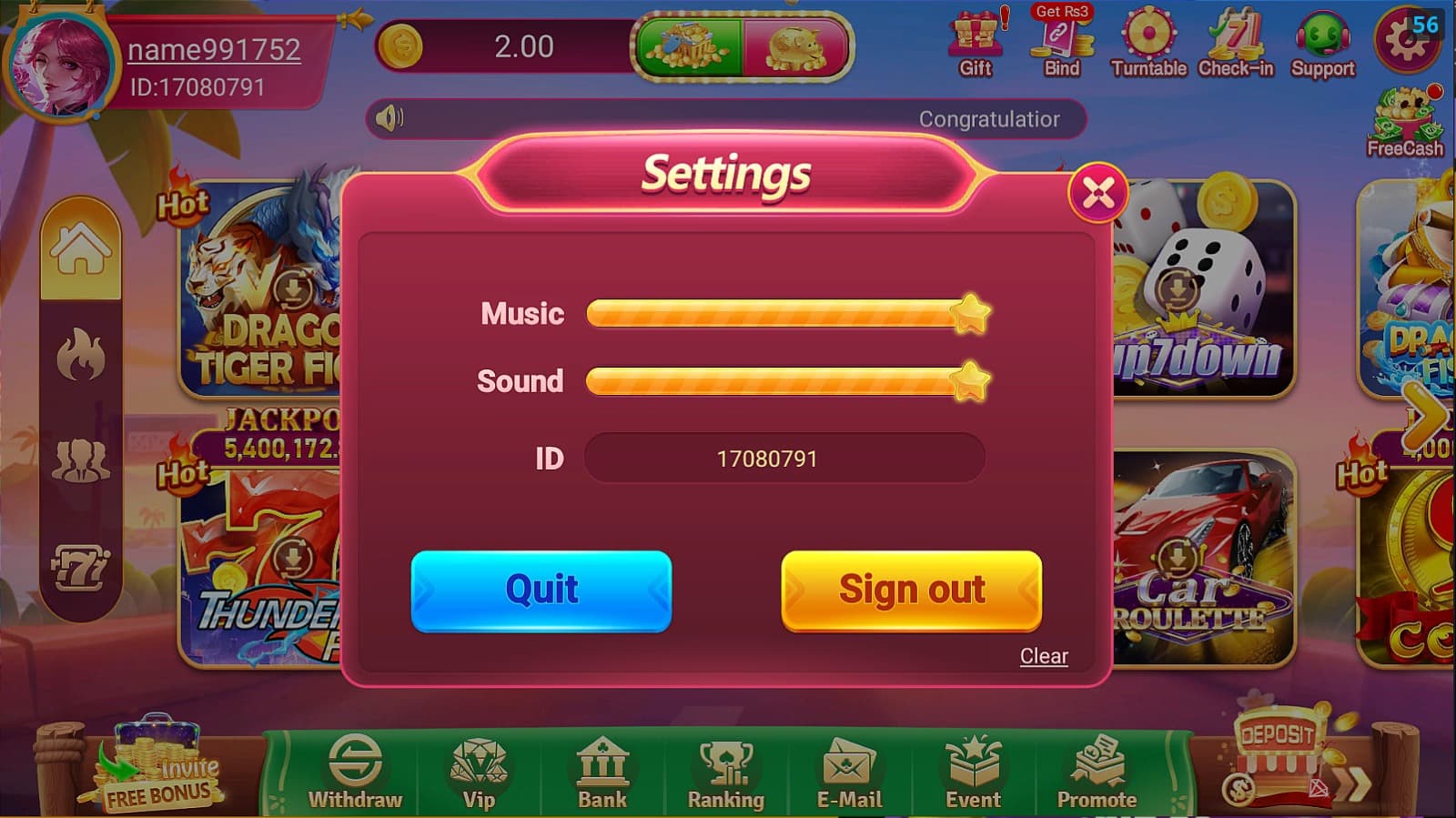Click the Clear link
The image size is (1456, 818).
[1043, 655]
